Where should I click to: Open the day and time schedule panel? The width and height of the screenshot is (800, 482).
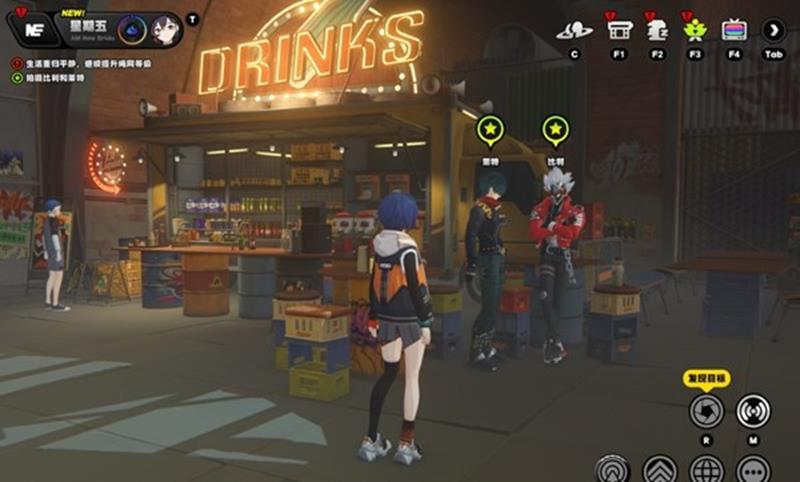point(87,29)
